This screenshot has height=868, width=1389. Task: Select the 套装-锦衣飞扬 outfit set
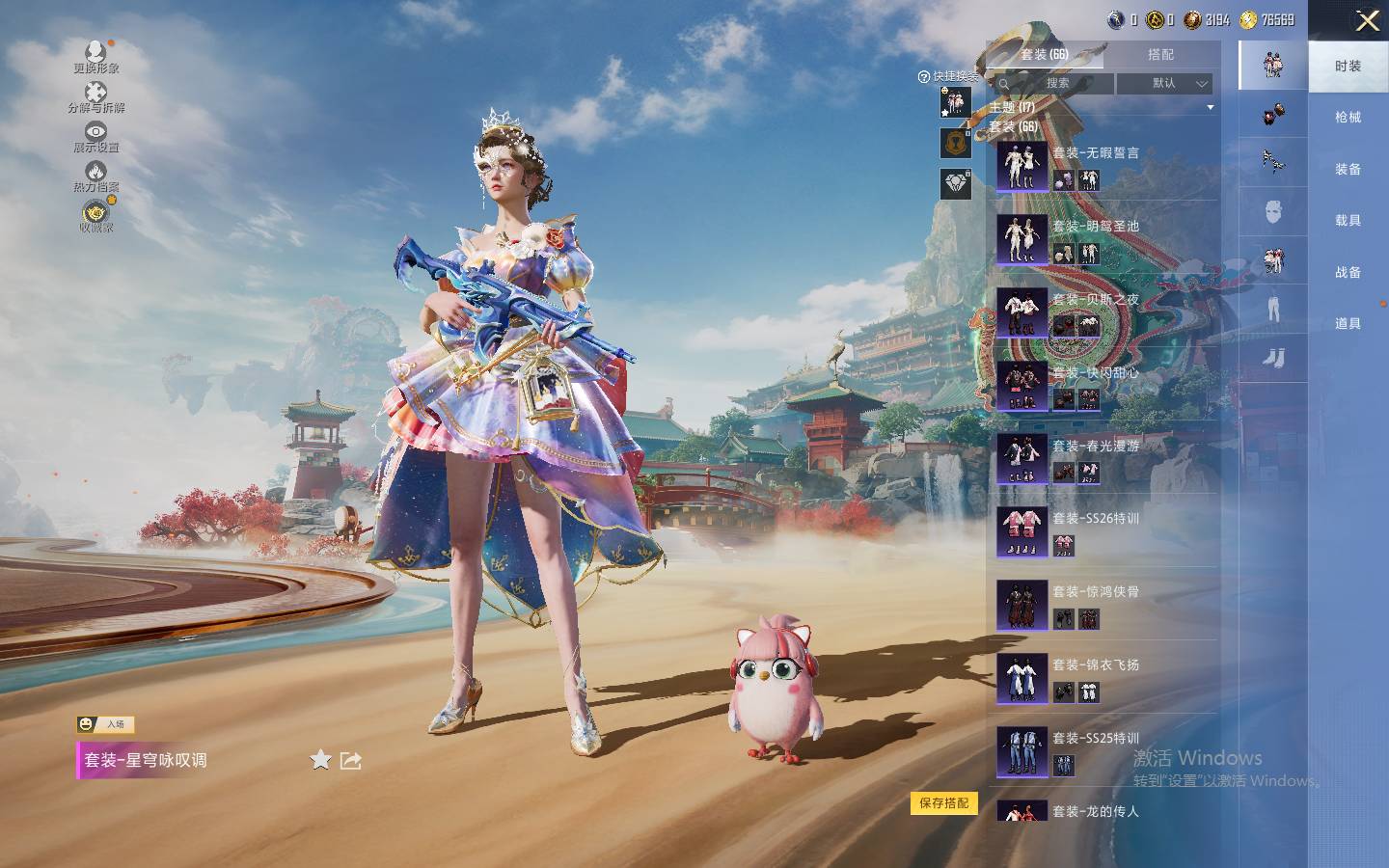[1096, 666]
